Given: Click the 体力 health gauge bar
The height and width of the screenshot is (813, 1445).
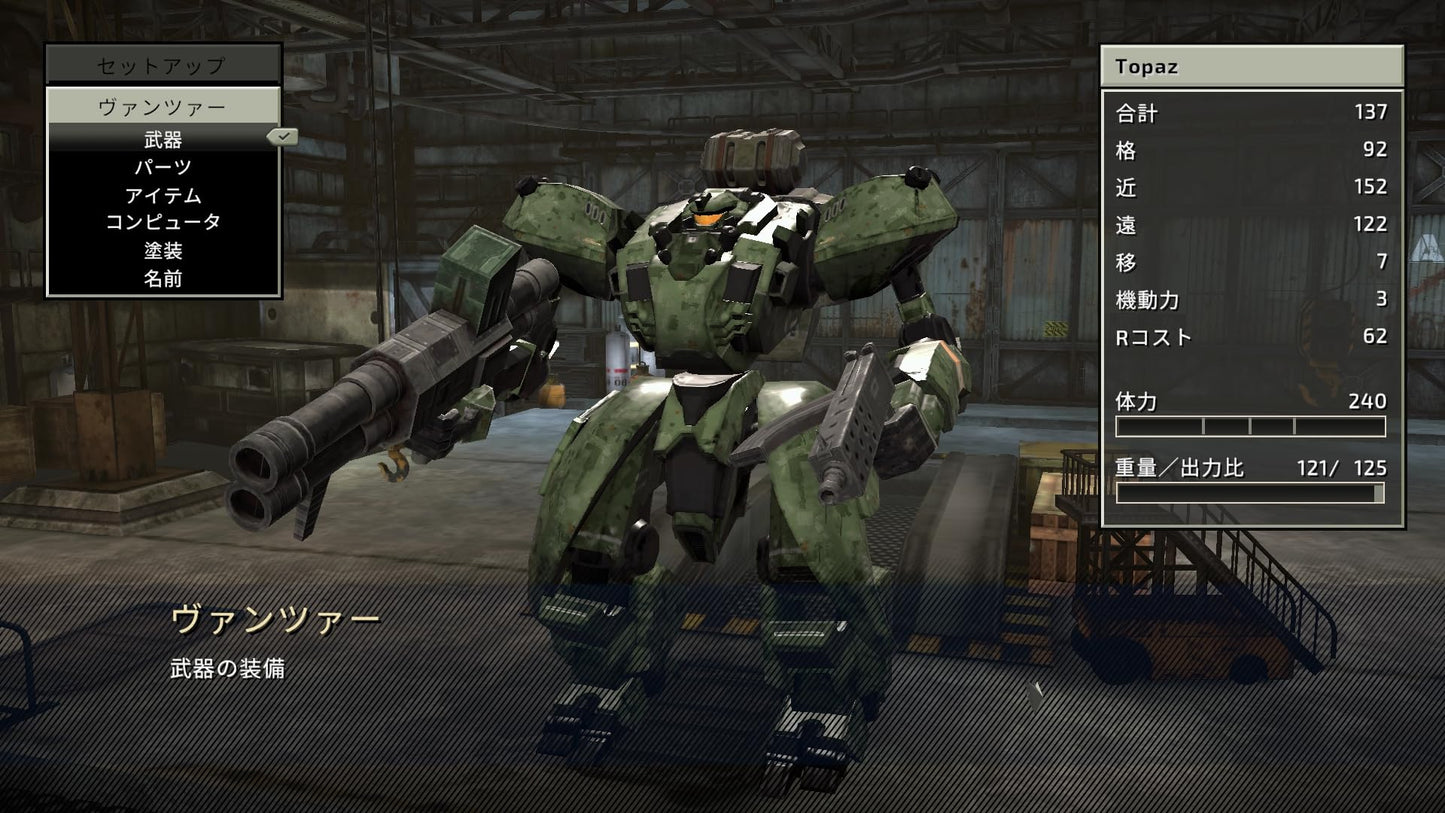Looking at the screenshot, I should pos(1250,425).
